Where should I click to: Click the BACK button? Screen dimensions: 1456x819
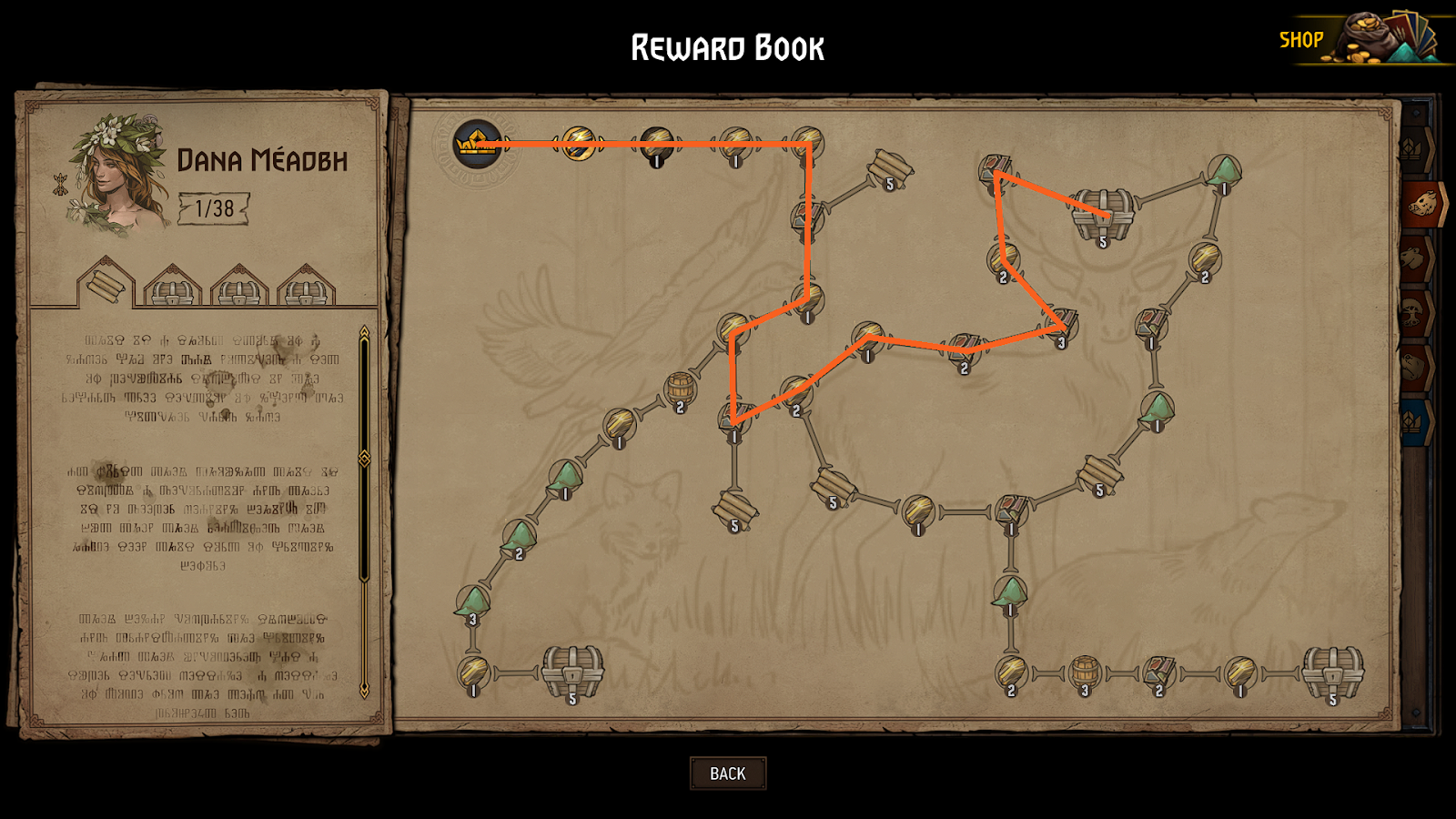pos(727,773)
